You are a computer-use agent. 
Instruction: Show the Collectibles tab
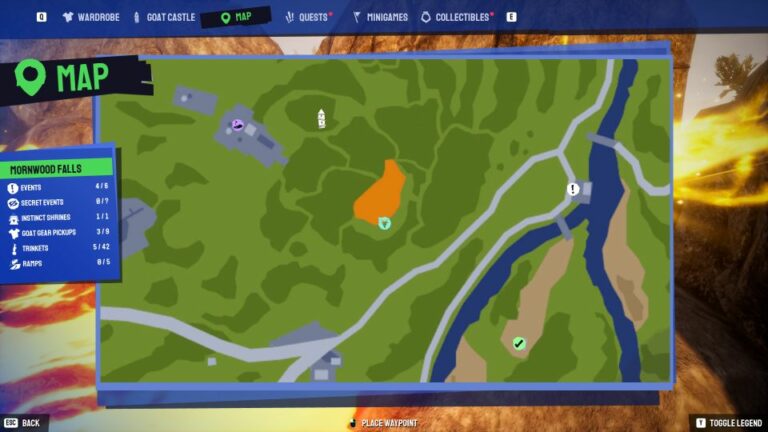click(x=457, y=17)
